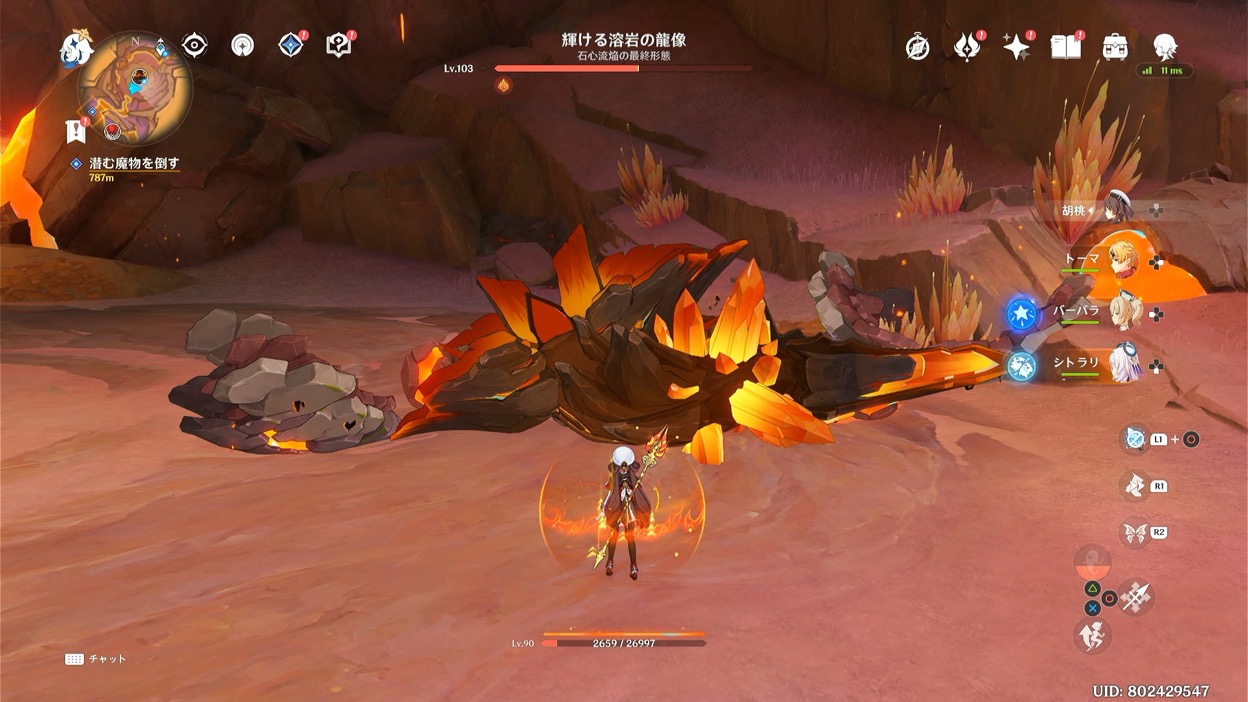1248x702 pixels.
Task: Open the tutorial book with question mark
Action: pyautogui.click(x=338, y=45)
